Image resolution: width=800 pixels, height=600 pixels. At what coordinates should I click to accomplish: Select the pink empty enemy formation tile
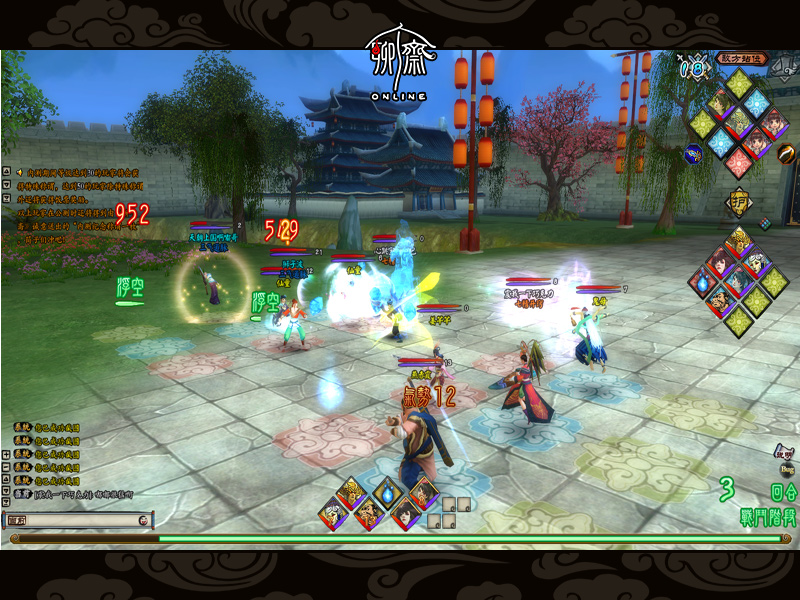click(x=739, y=163)
